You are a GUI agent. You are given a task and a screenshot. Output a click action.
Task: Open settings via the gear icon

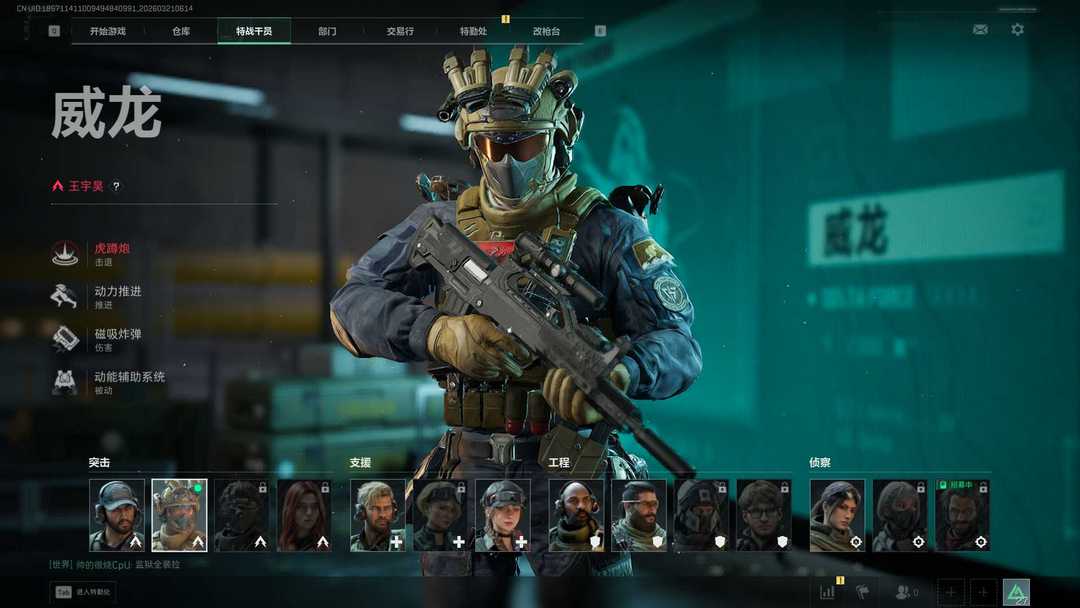pos(1017,30)
